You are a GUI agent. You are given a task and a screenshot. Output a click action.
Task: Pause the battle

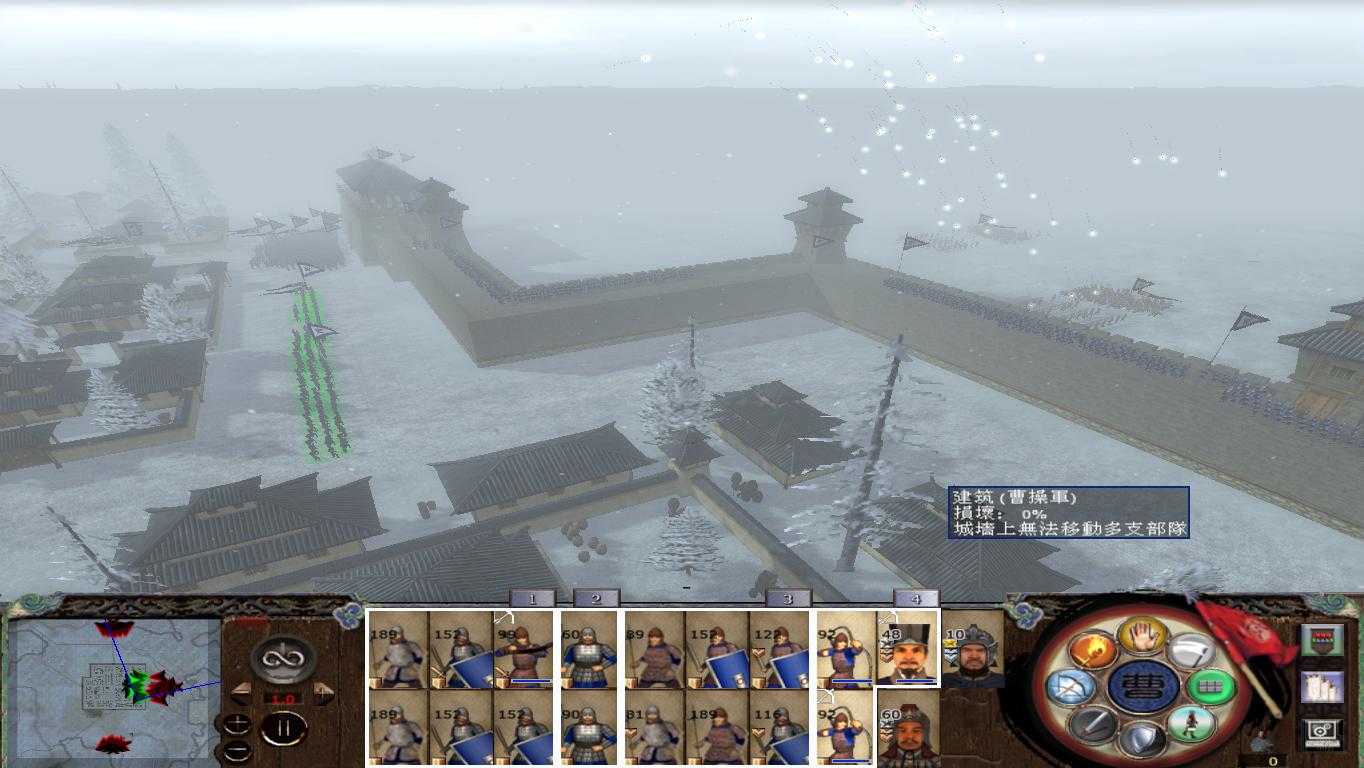point(282,728)
